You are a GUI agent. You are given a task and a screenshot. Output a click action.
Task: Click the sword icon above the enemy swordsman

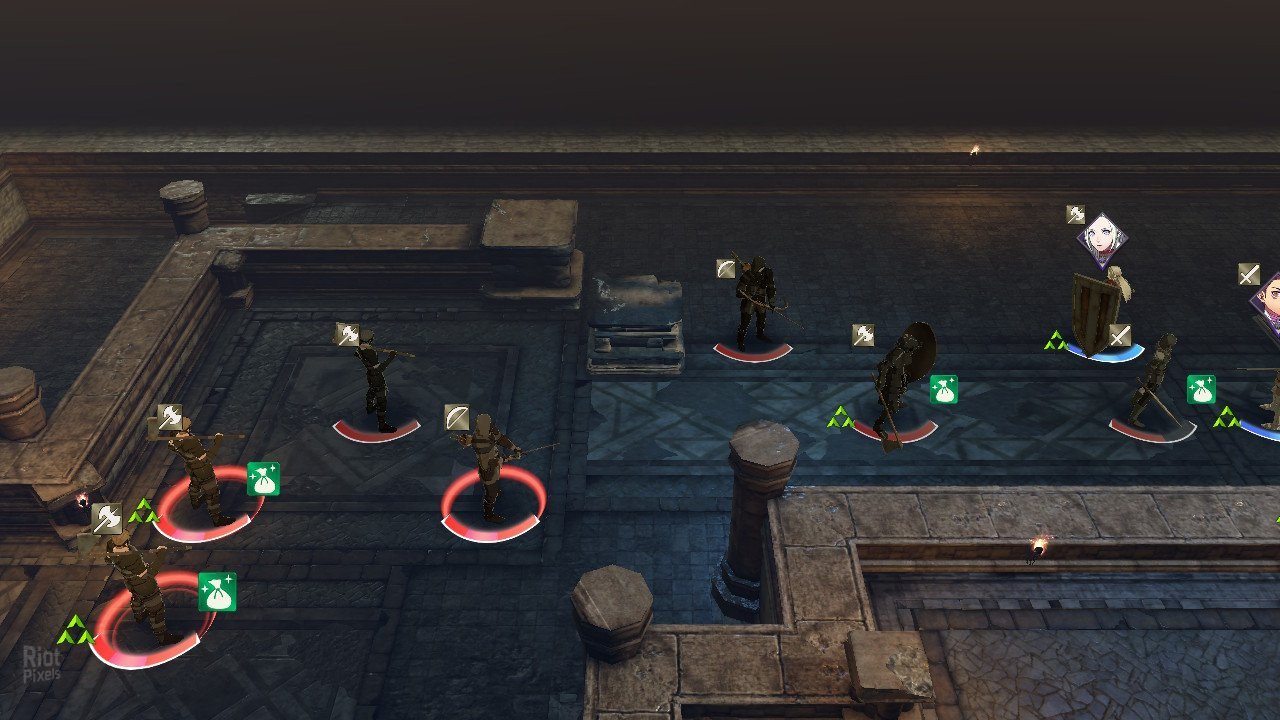1119,336
